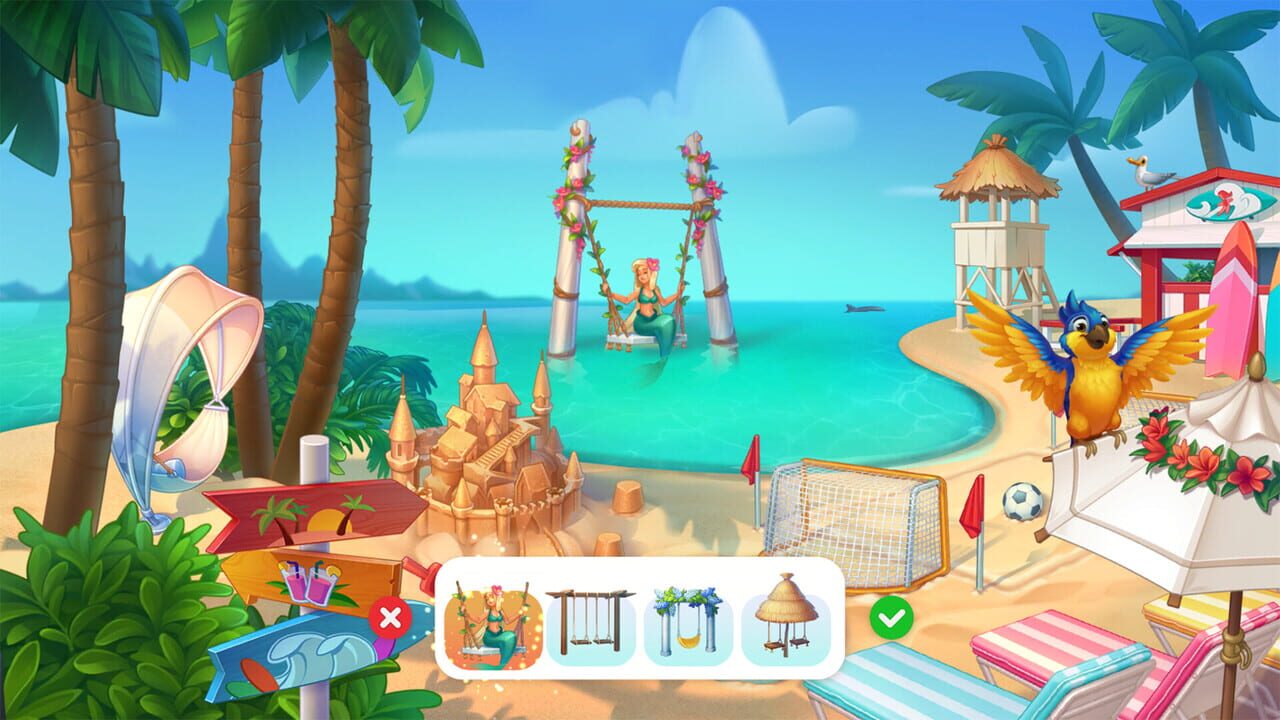Click the seagull atop the lifeguard station
Viewport: 1280px width, 720px height.
[x=1148, y=174]
